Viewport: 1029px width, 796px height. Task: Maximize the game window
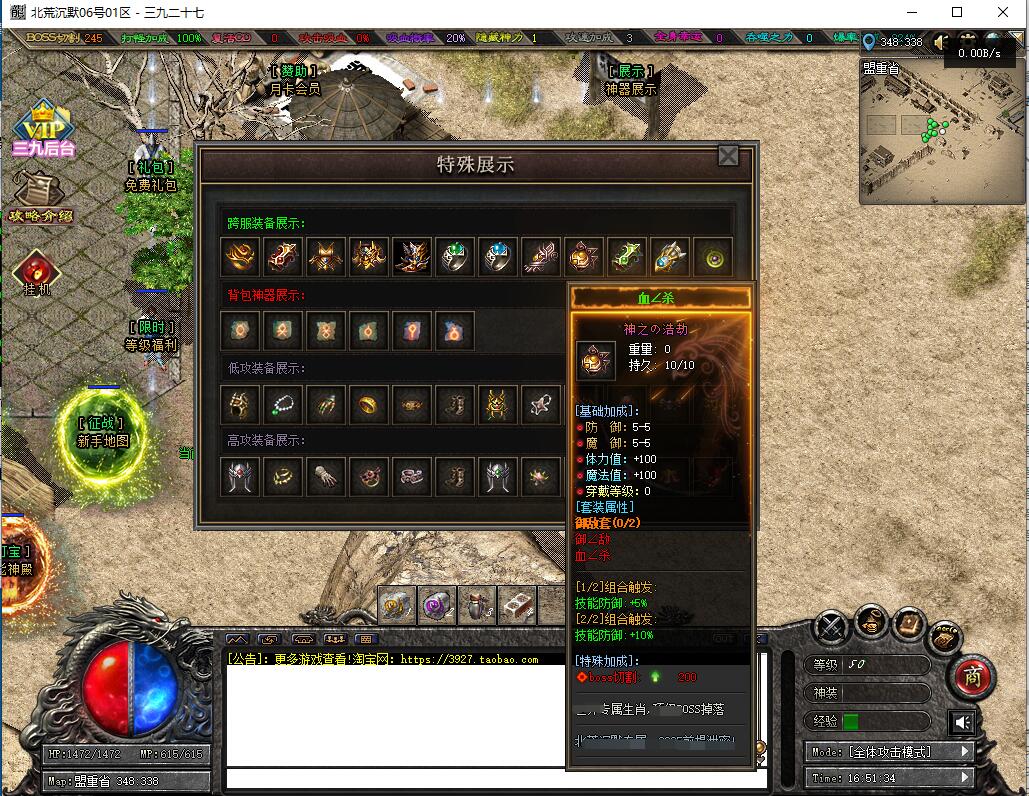coord(957,12)
